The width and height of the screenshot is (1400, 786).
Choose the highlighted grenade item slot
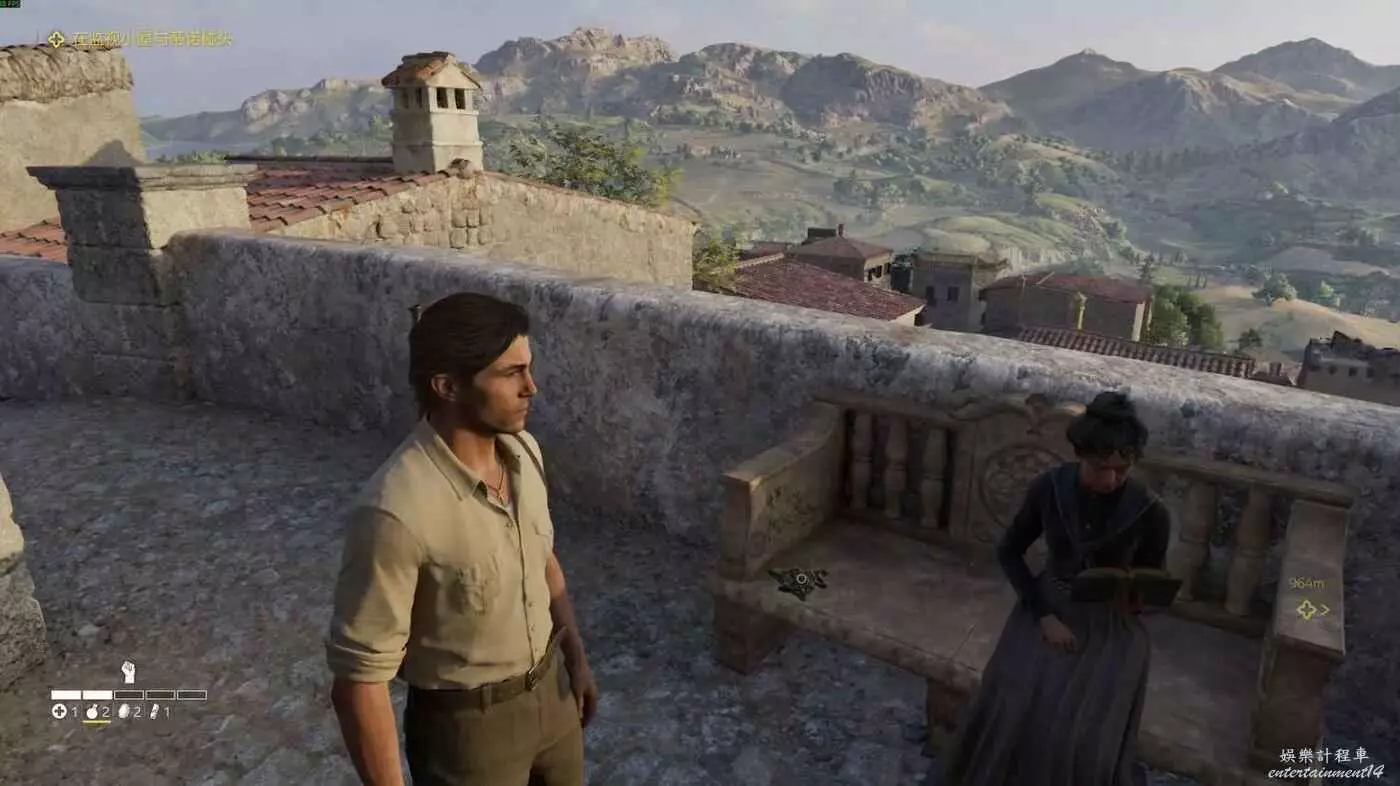pyautogui.click(x=93, y=712)
